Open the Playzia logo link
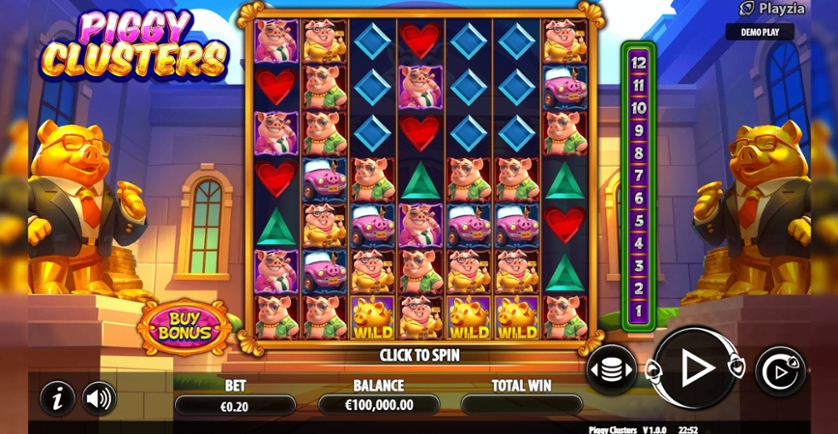838x434 pixels. (x=775, y=9)
